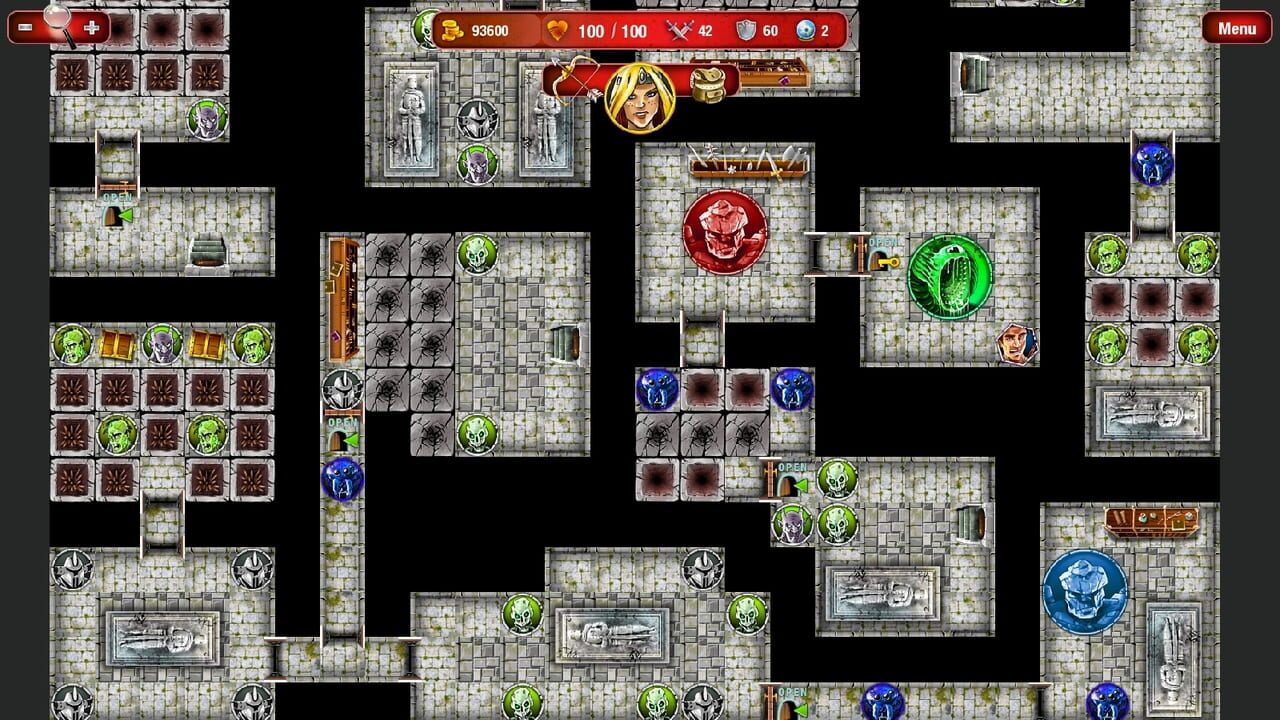Open the Menu

coord(1237,28)
